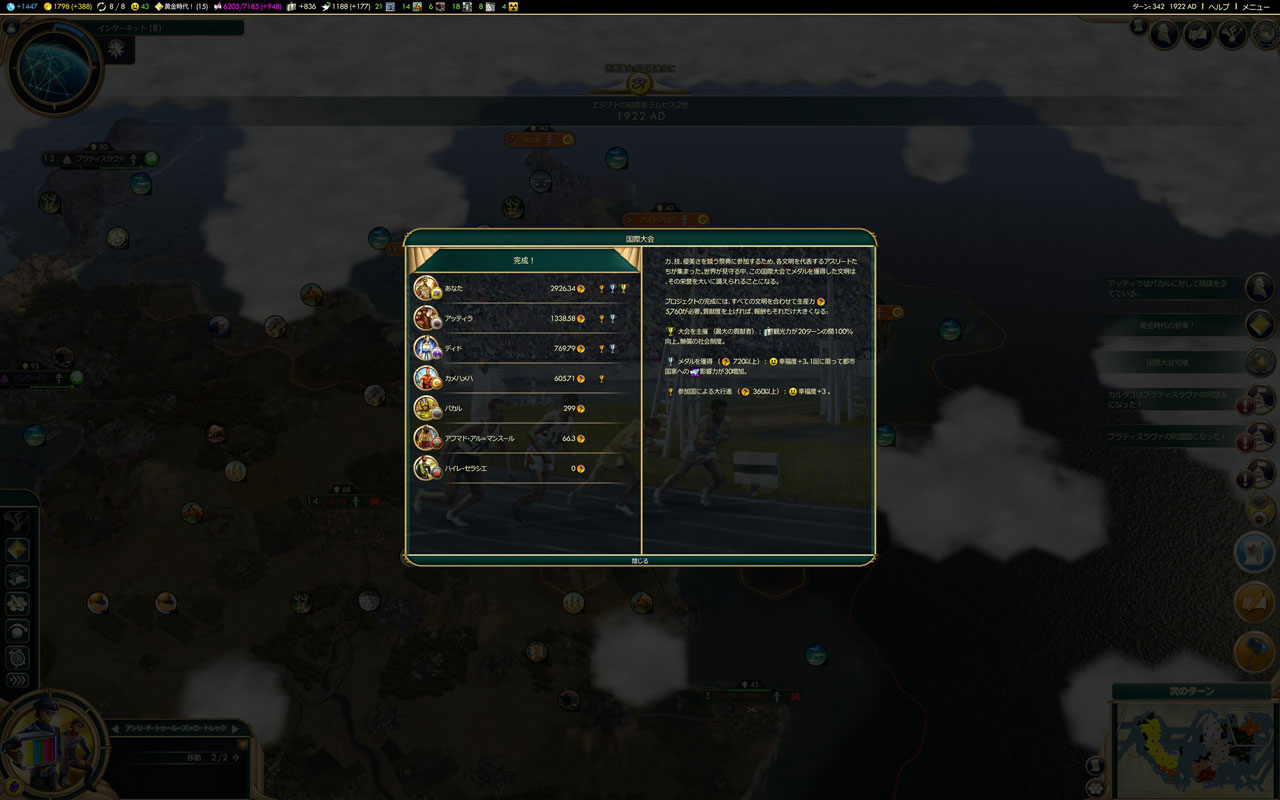Cycle to the next unit with the right arrow
1280x800 pixels.
coord(237,728)
